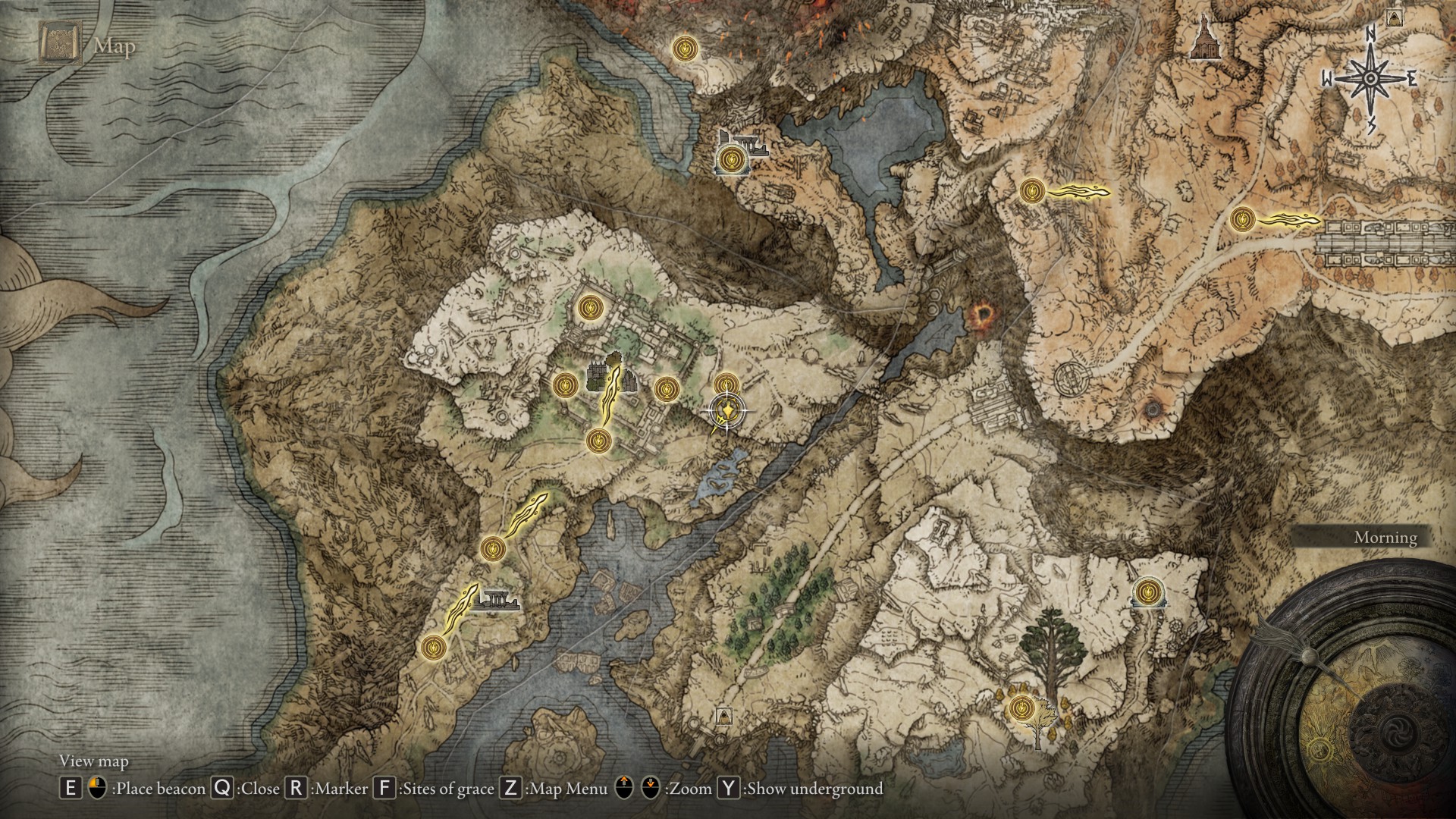1456x819 pixels.
Task: Click the Map book icon
Action: point(59,43)
